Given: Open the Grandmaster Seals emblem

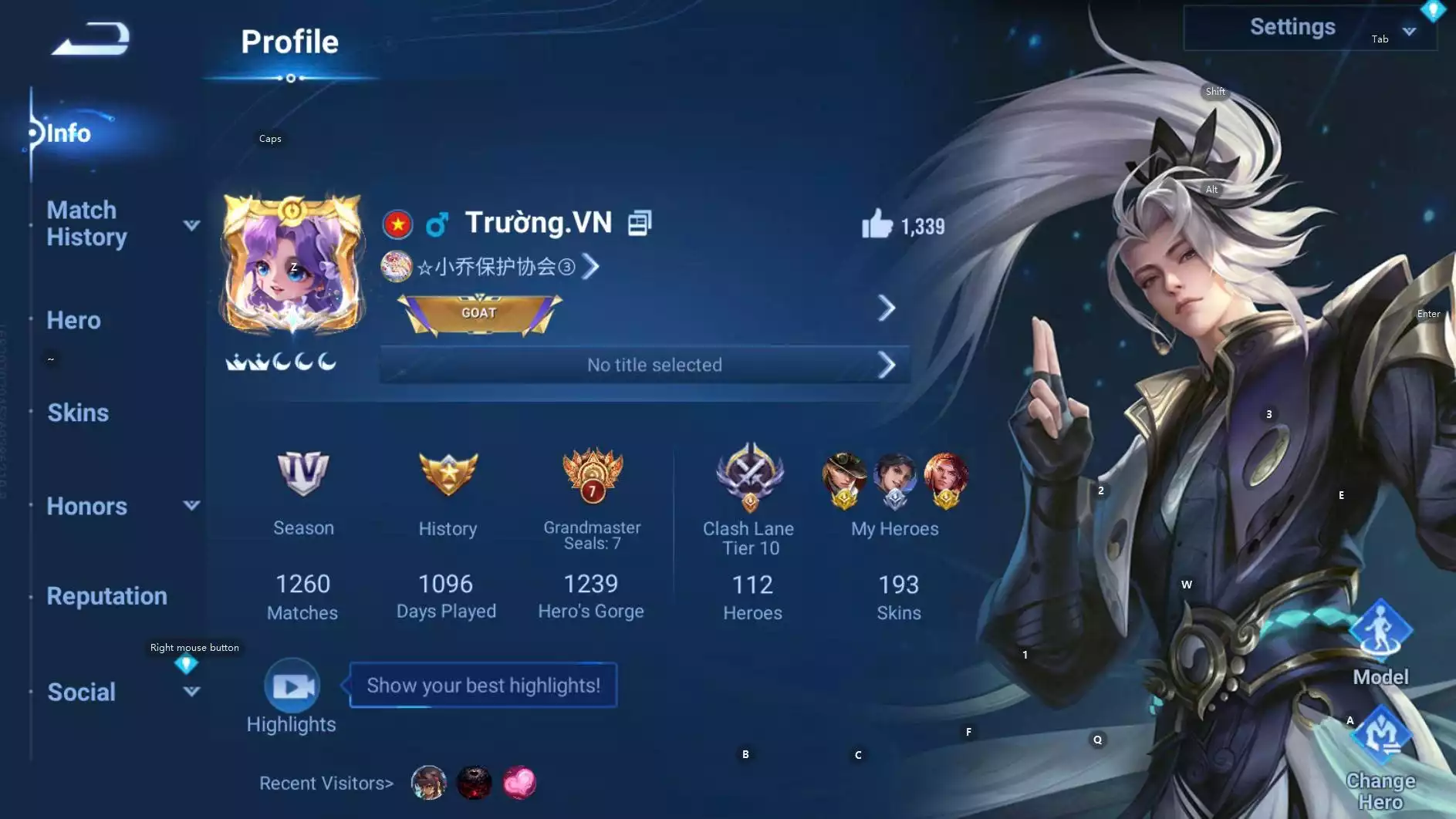Looking at the screenshot, I should 591,477.
